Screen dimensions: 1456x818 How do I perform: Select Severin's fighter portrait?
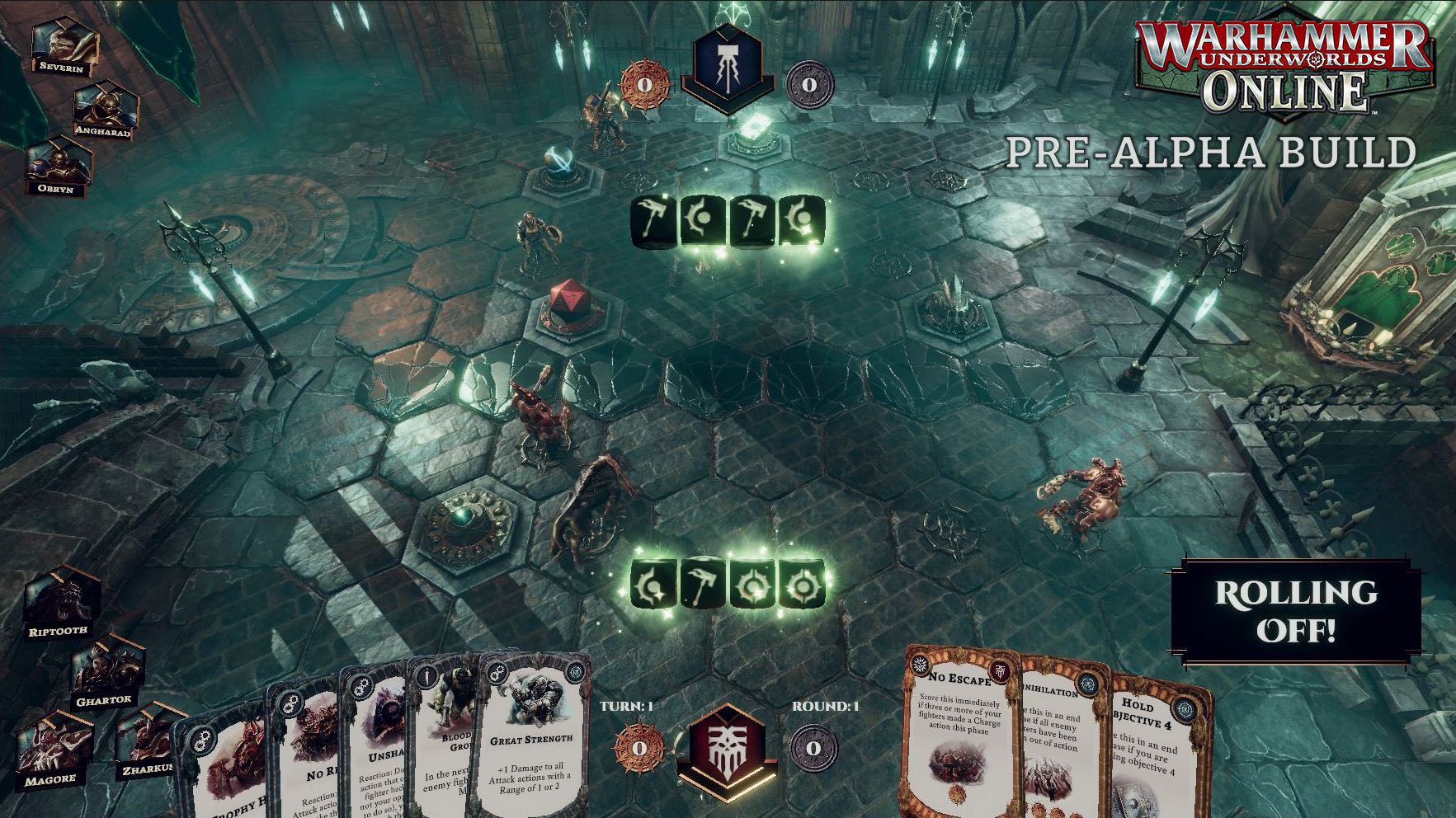63,45
